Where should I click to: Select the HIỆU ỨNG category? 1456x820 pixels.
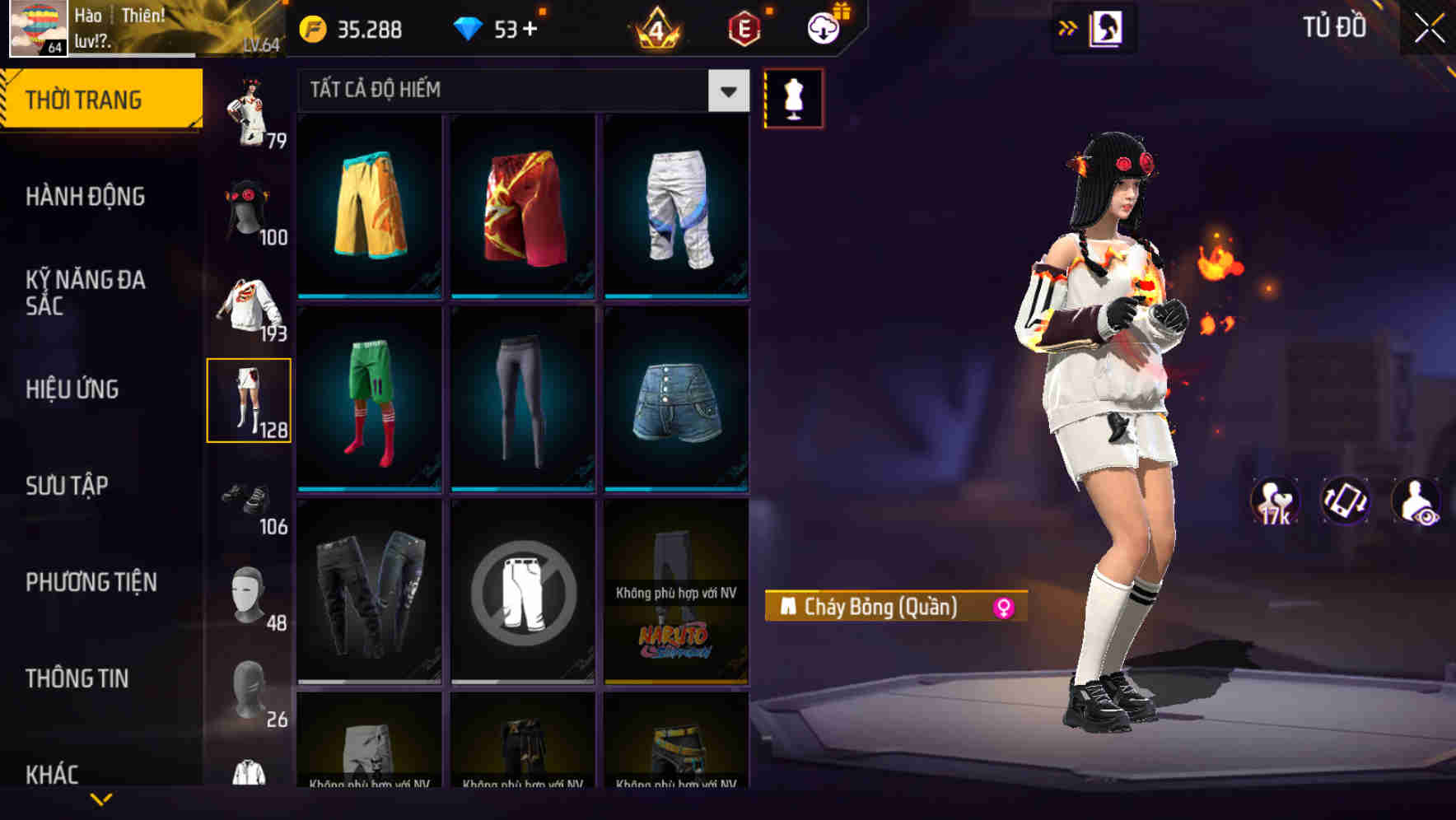72,389
